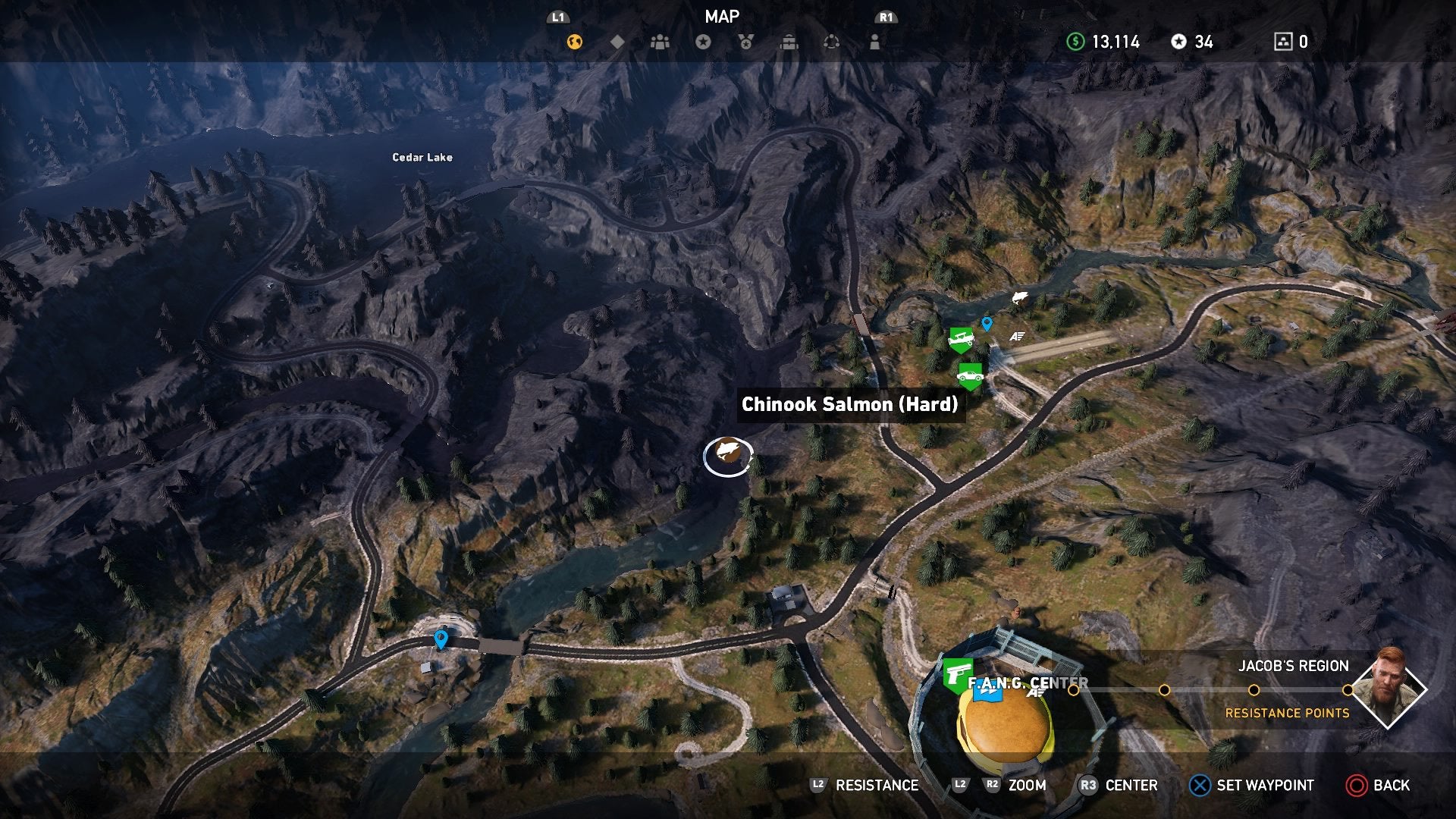Open the online co-op icon in the top bar

click(832, 43)
